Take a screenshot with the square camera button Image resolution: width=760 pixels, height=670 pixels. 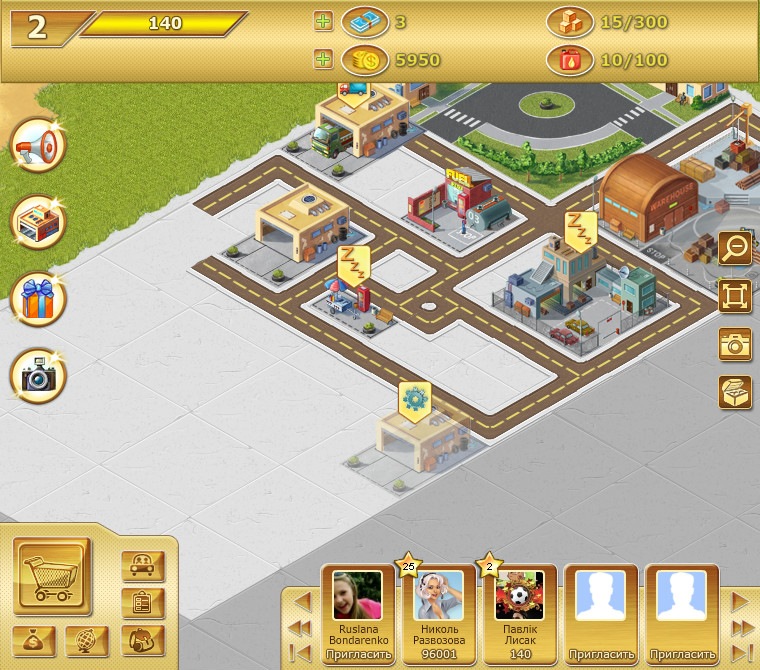735,344
